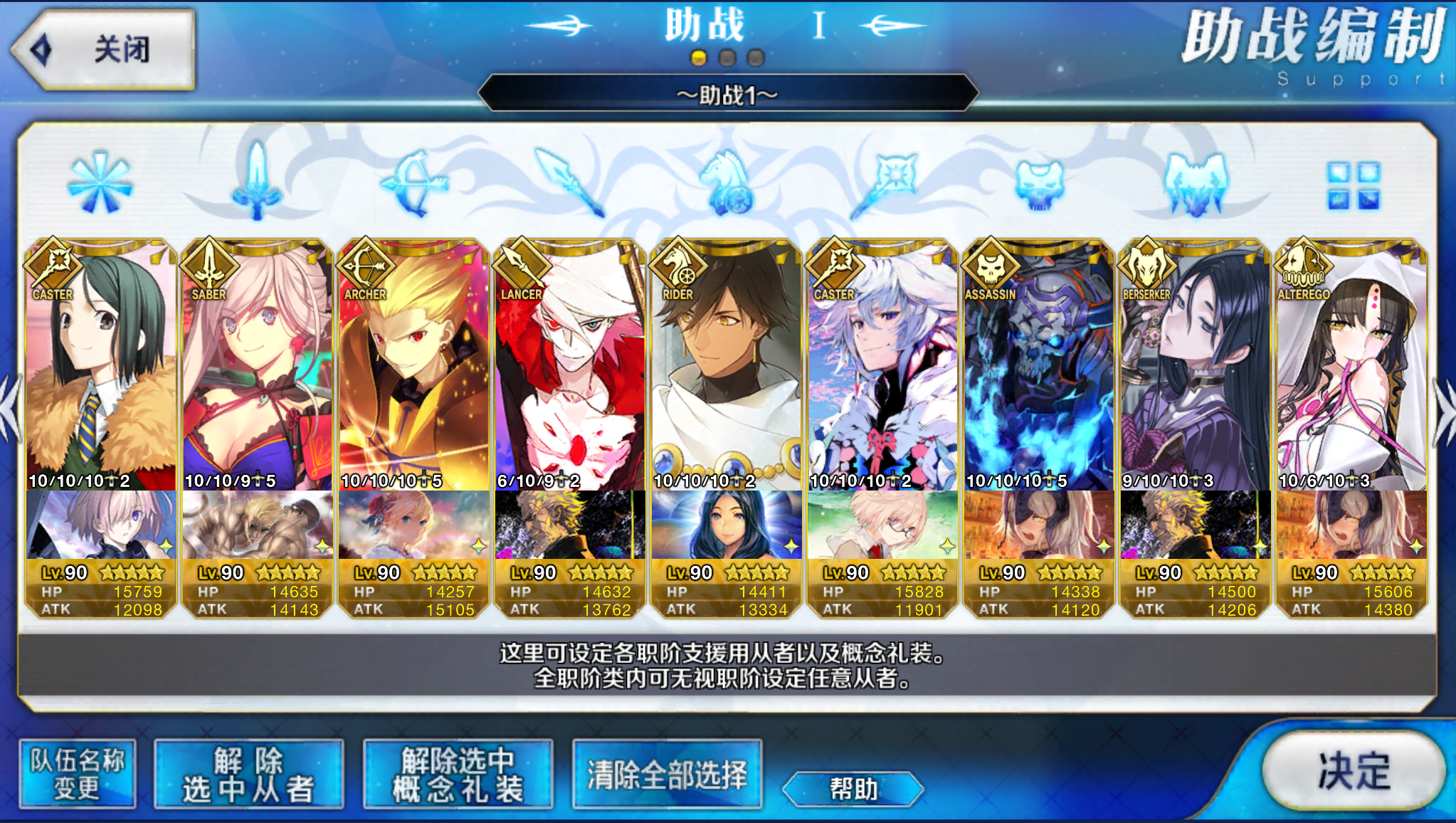Go to the previous support set with left arrow
Viewport: 1456px width, 823px height.
pos(10,413)
